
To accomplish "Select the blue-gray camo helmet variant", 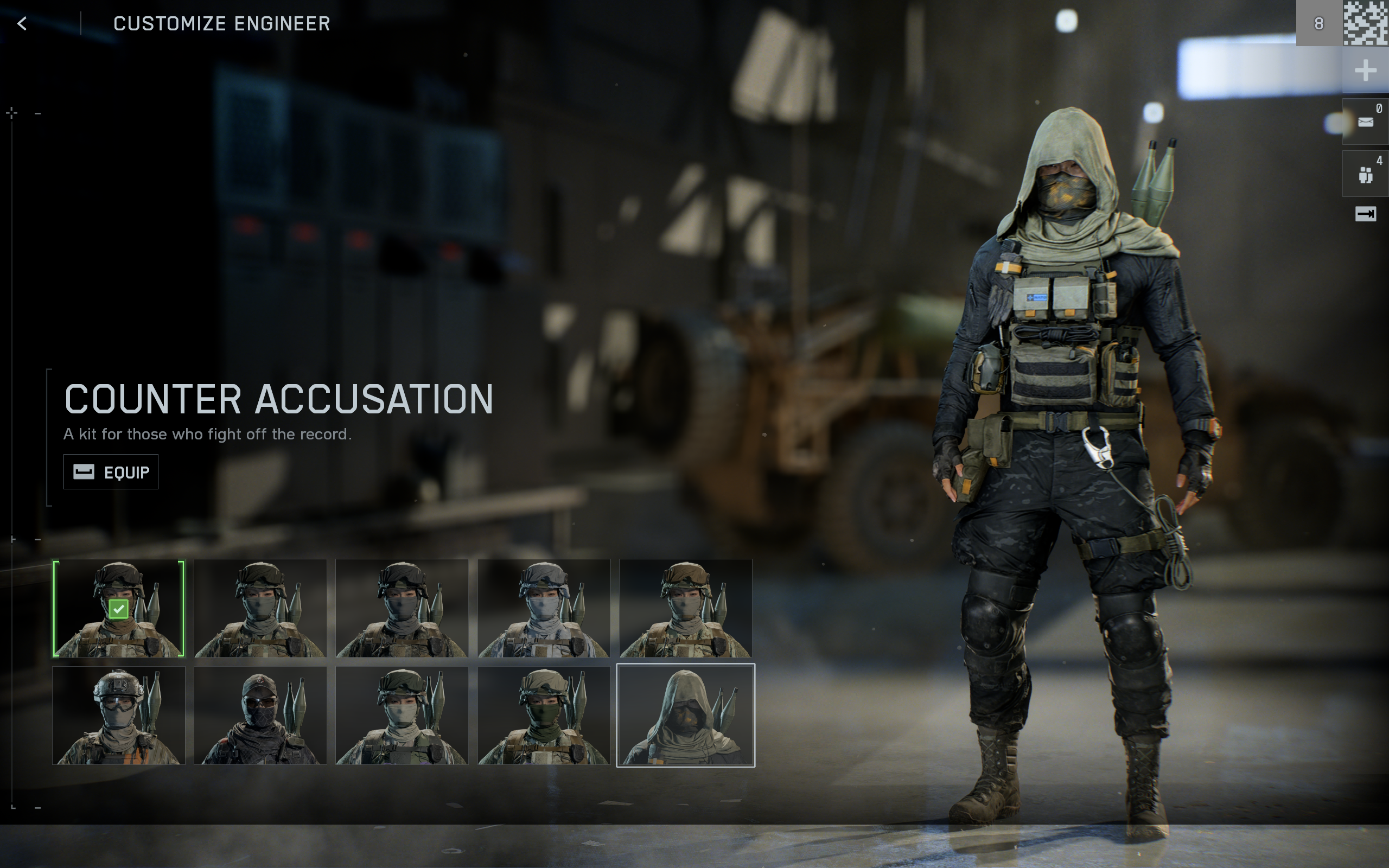I will tap(544, 608).
